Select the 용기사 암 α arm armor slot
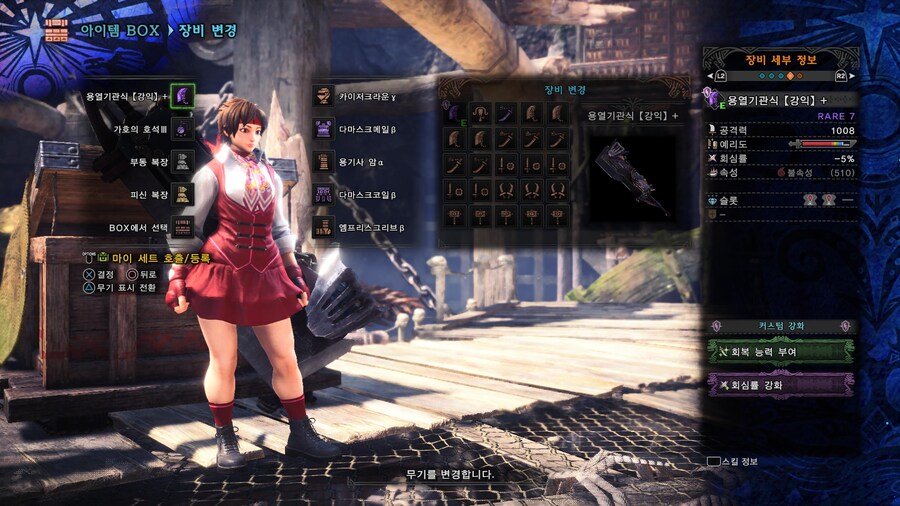Image resolution: width=900 pixels, height=506 pixels. tap(323, 161)
